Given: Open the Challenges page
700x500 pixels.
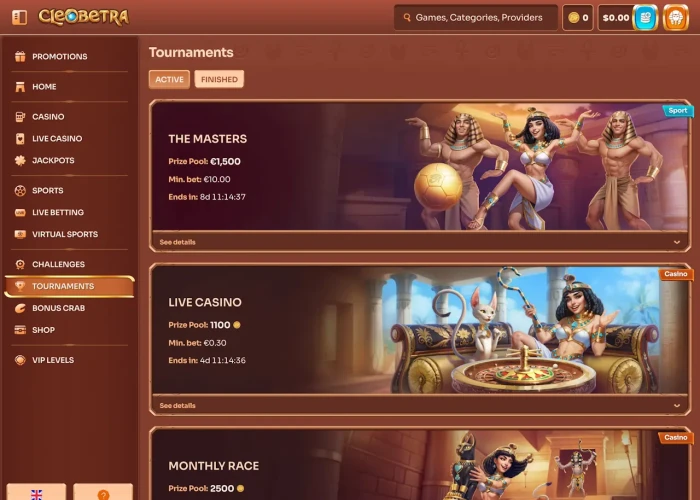Looking at the screenshot, I should [58, 264].
